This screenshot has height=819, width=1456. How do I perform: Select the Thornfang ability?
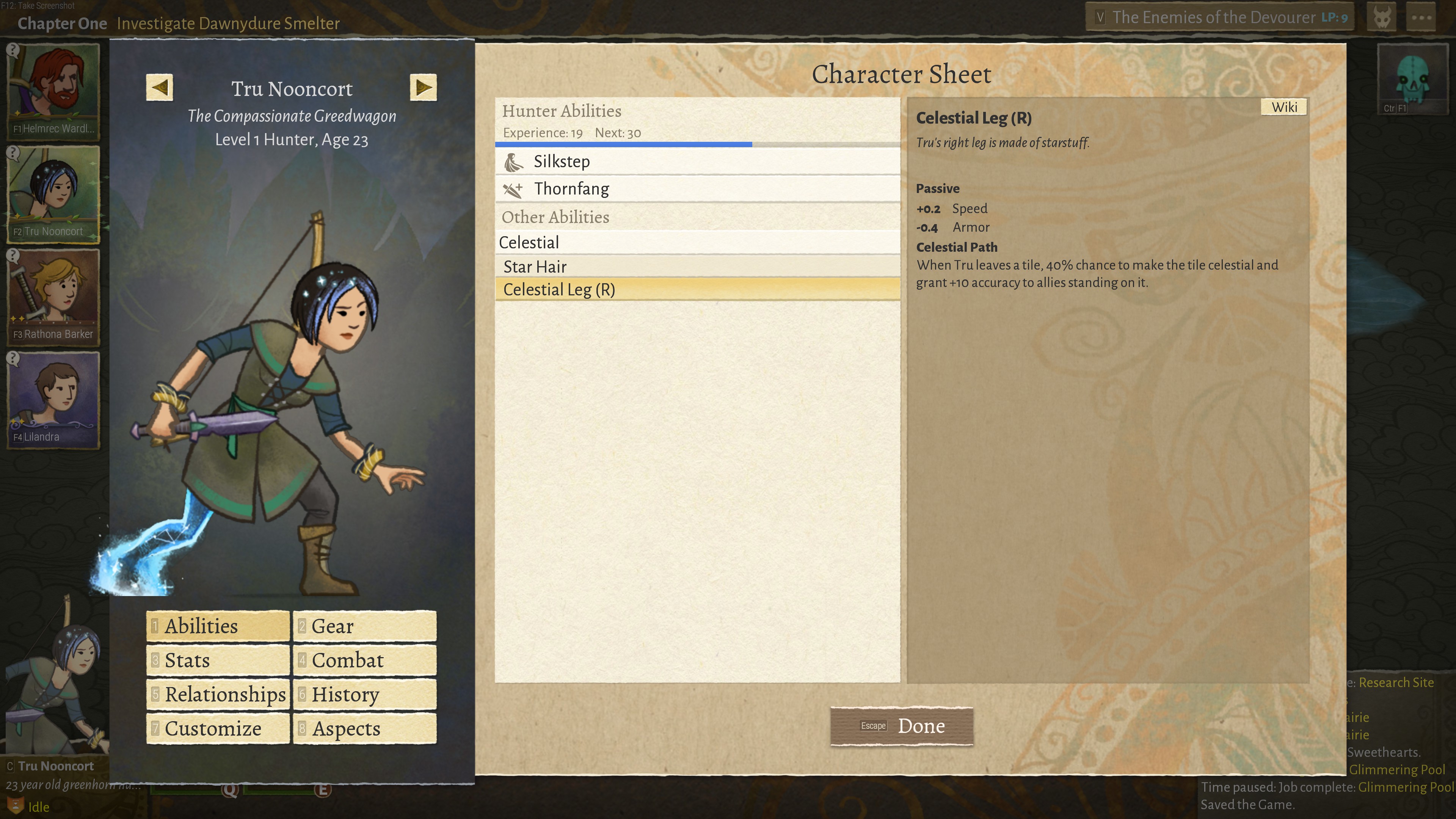click(x=697, y=189)
